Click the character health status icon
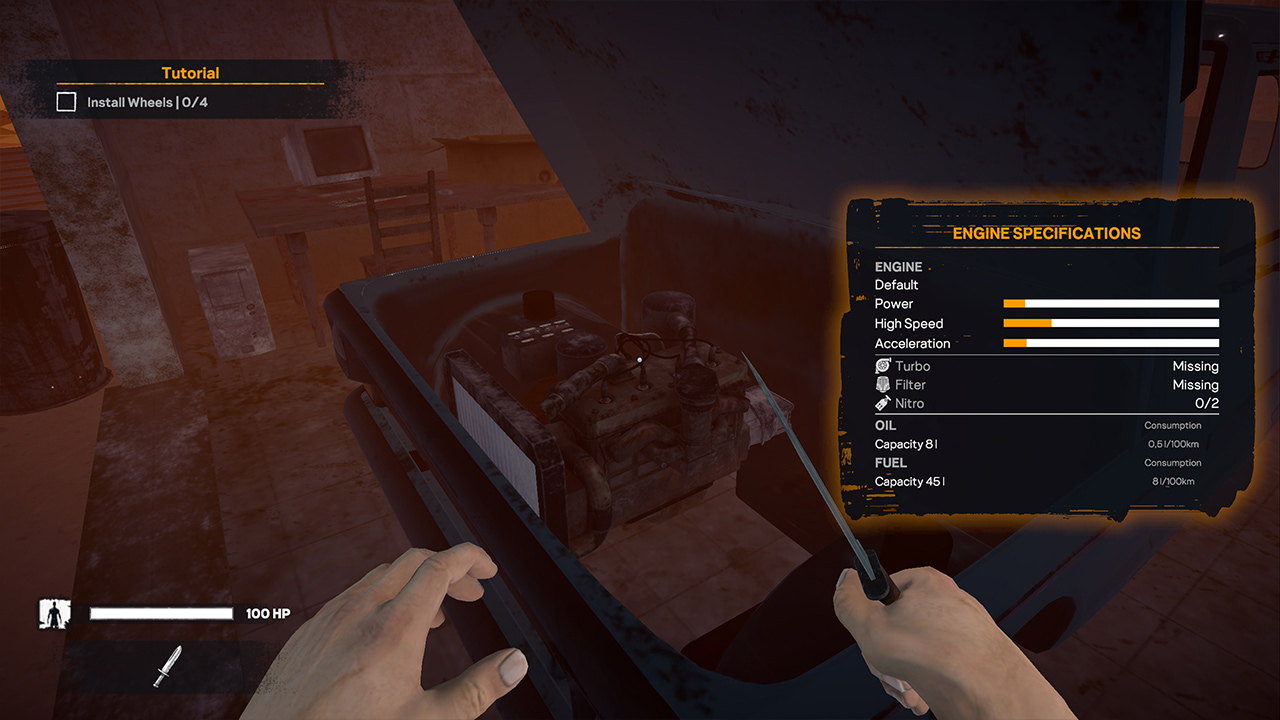Screen dimensions: 1280x720 click(x=54, y=613)
